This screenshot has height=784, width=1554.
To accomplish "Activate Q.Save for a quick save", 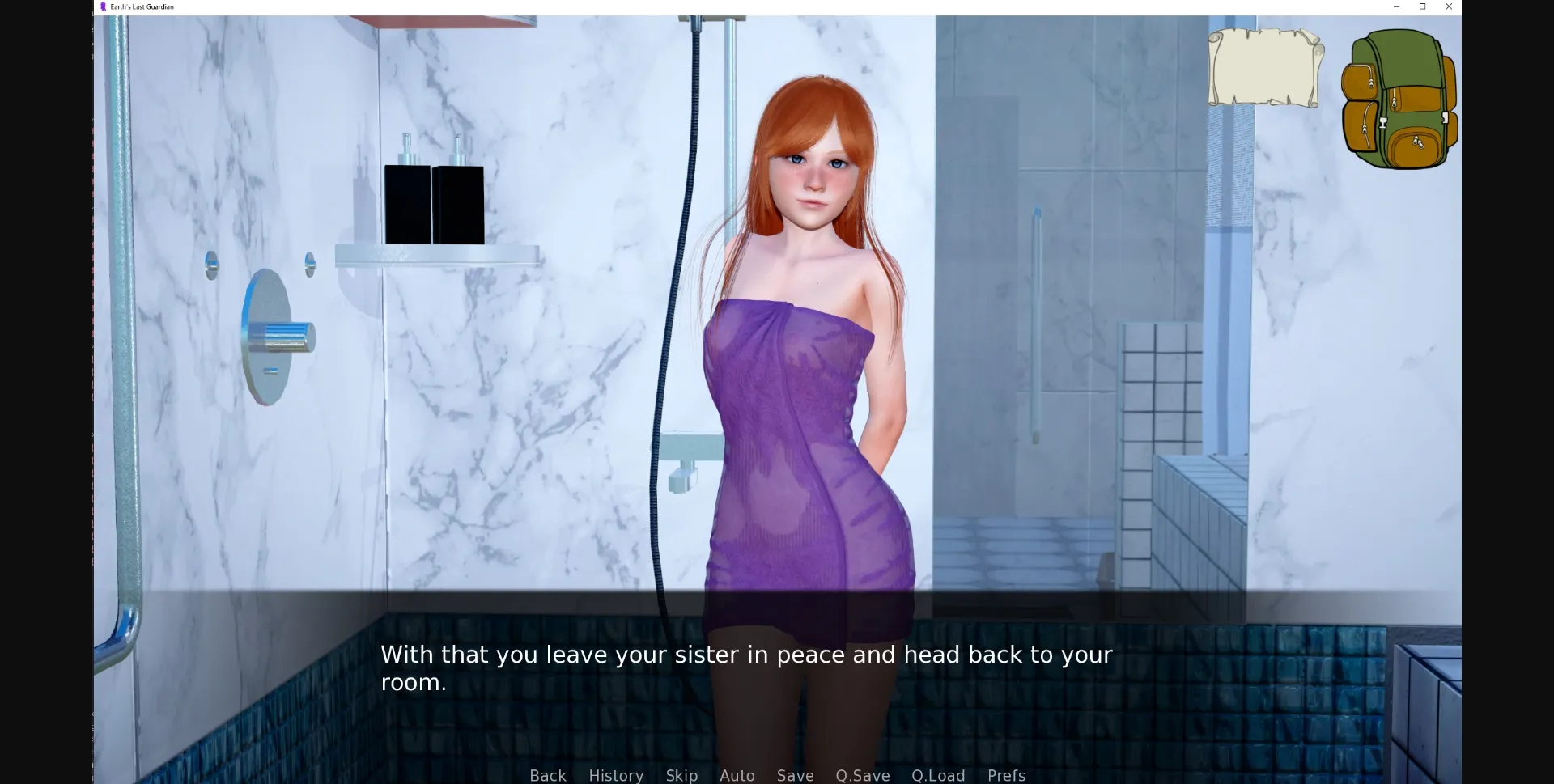I will tap(861, 775).
